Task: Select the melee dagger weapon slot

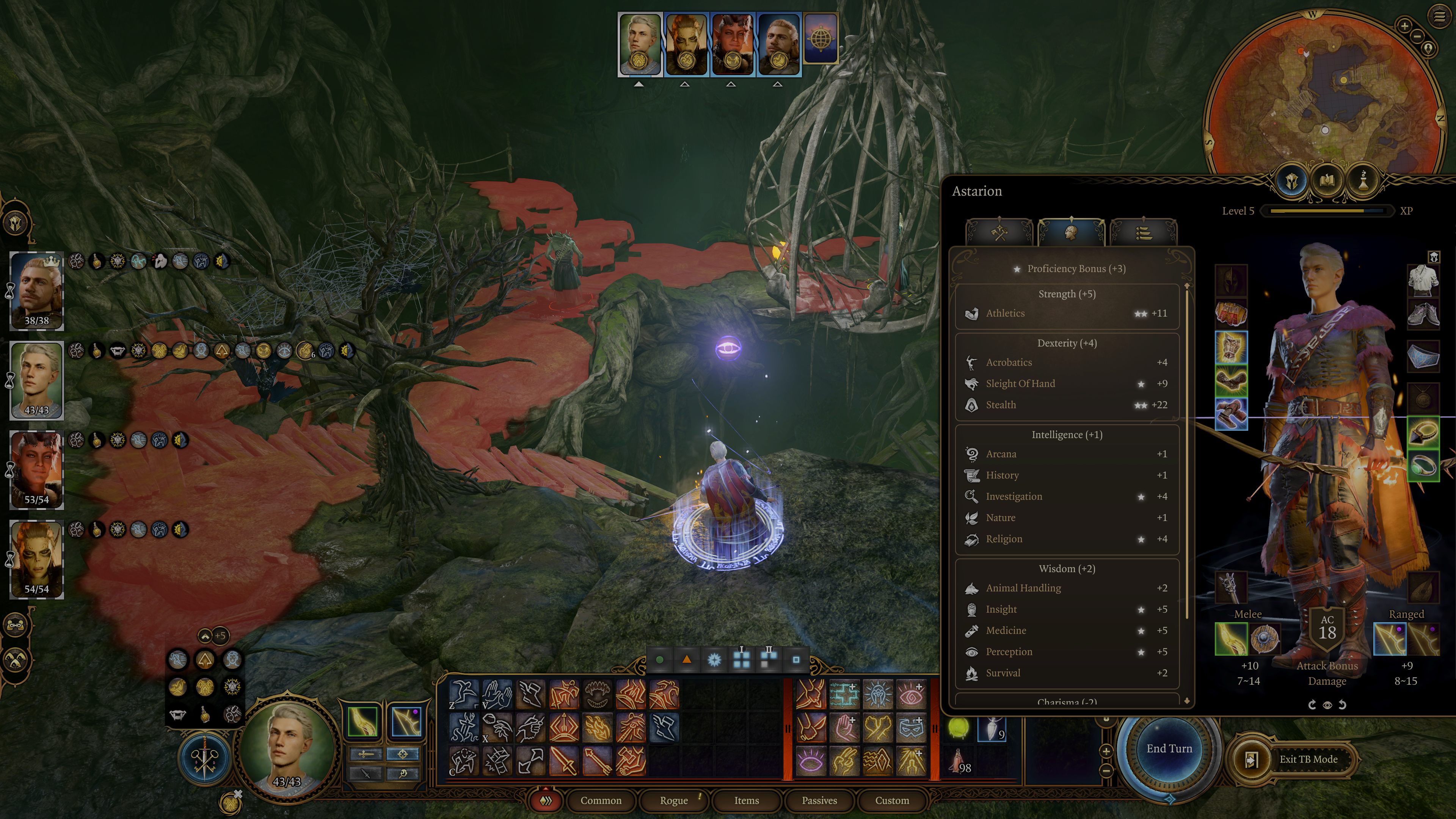Action: 1230,639
